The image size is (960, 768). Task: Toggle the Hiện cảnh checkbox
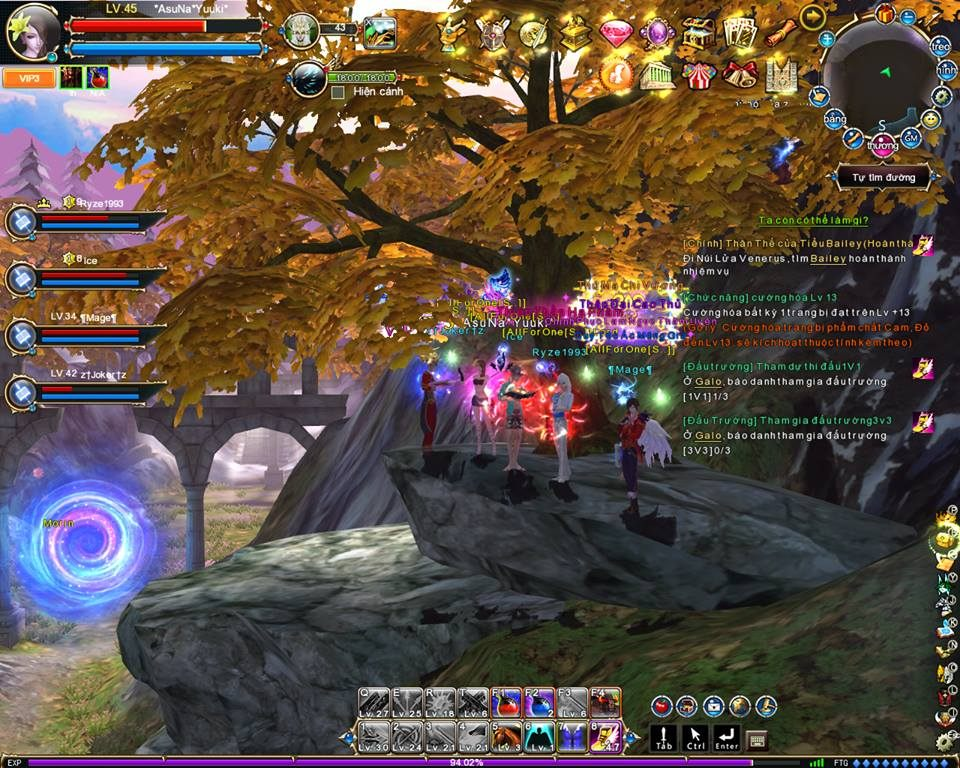click(338, 92)
